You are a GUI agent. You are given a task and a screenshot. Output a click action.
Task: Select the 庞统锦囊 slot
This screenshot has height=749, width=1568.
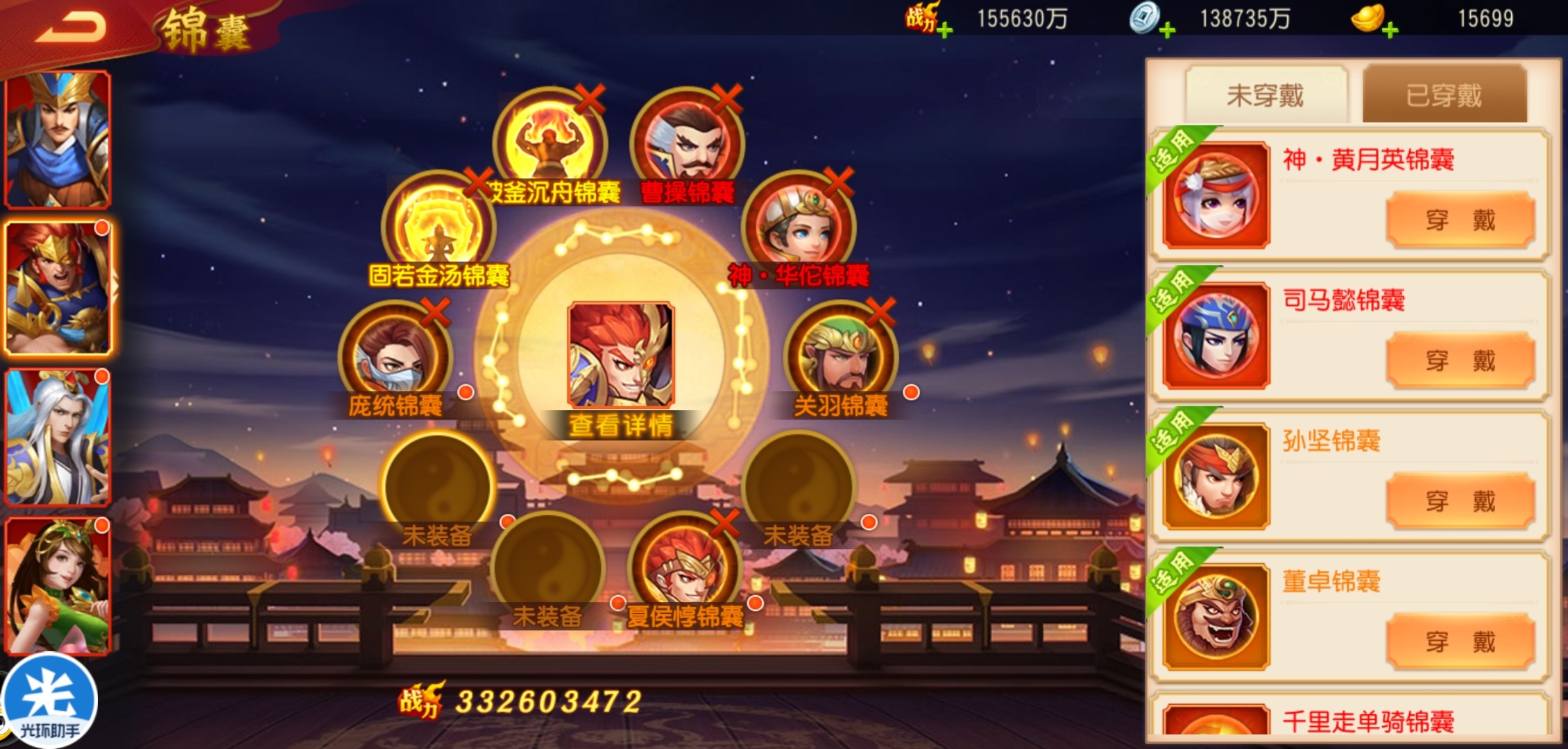pyautogui.click(x=395, y=358)
